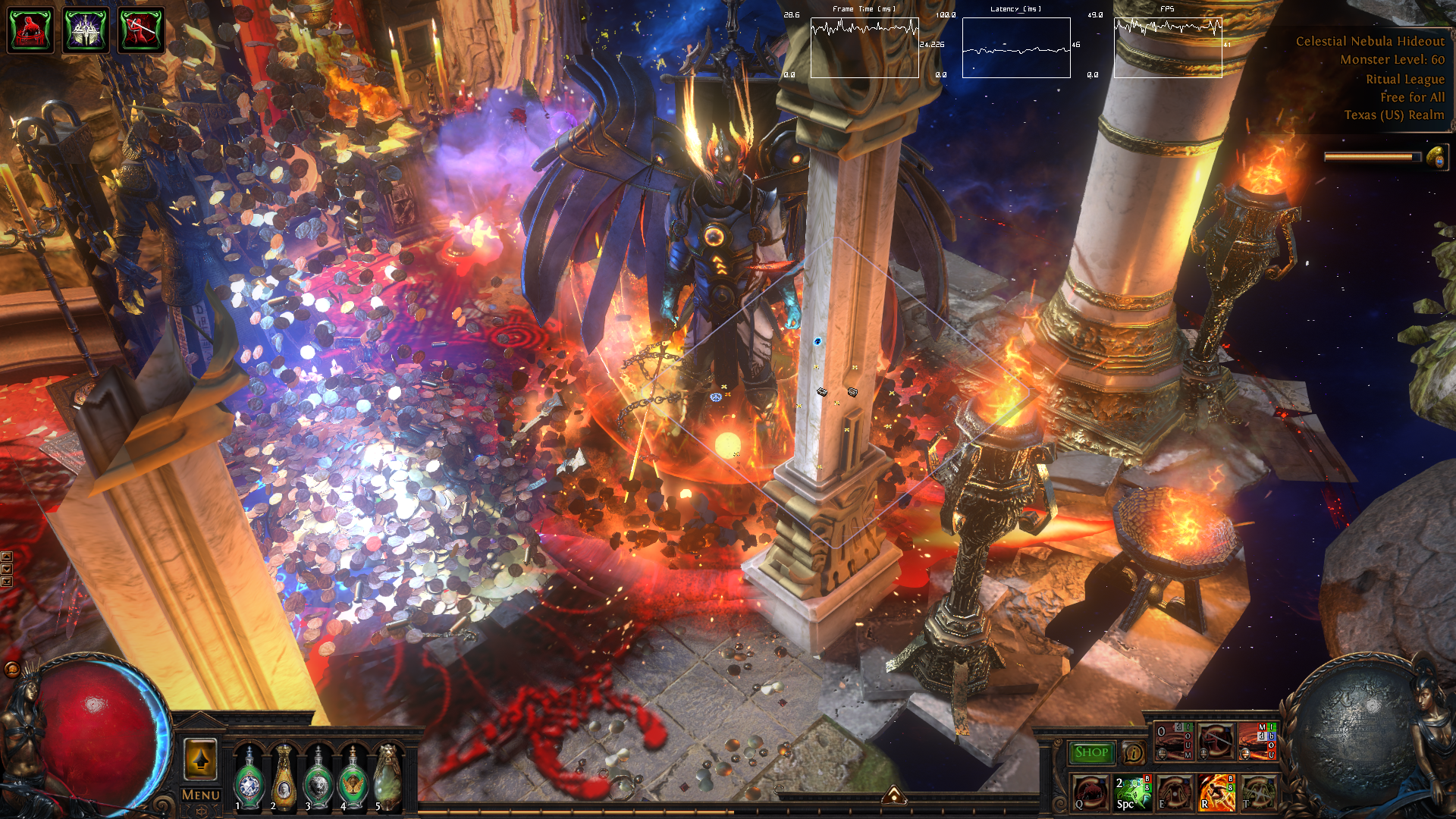Select the skill slot bound to T
Image resolution: width=1456 pixels, height=819 pixels.
click(x=1257, y=792)
